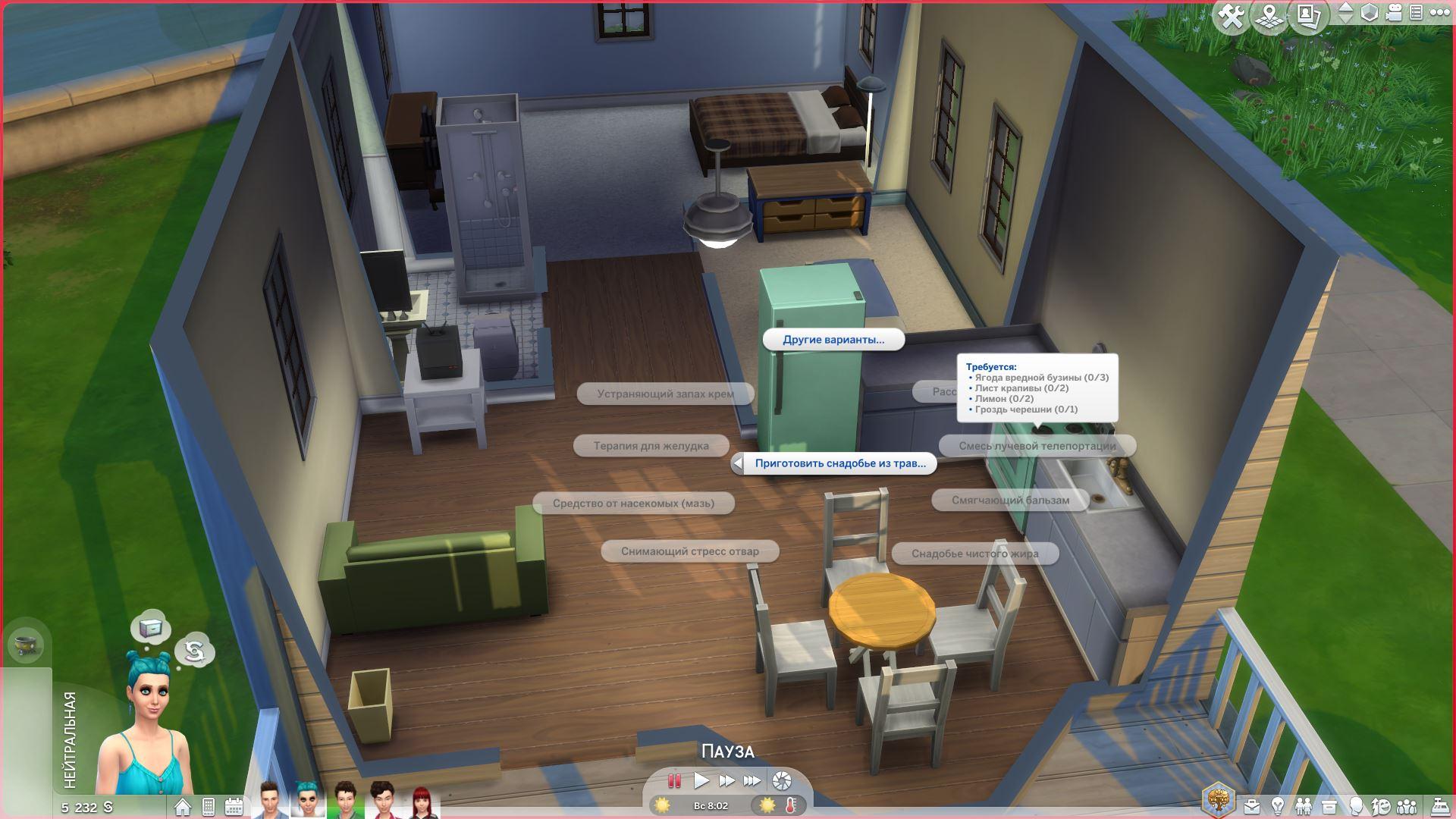Choose 'Снимающий стресс отвар' recipe

click(x=689, y=551)
